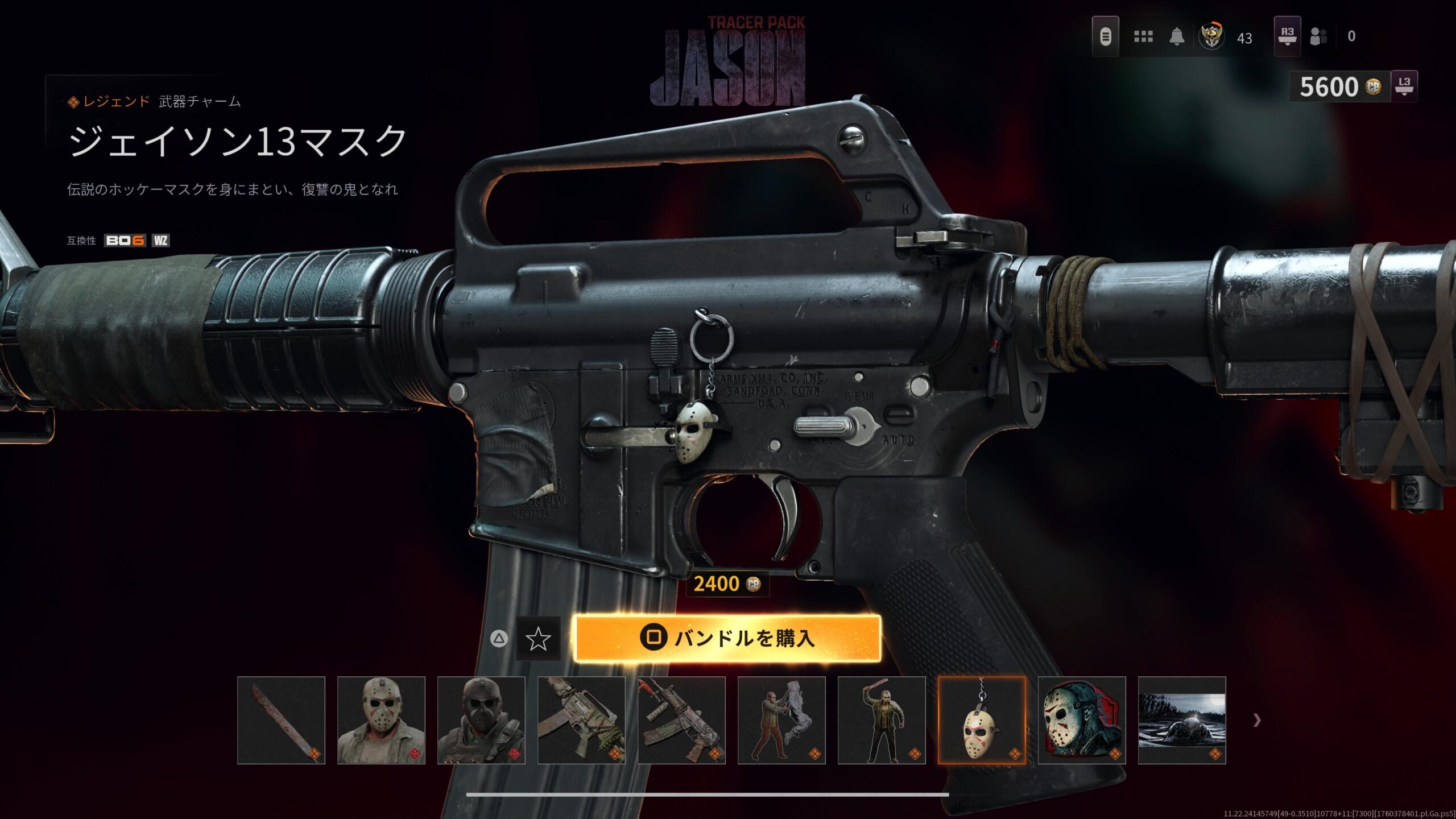Open the six-square grid menu icon
The image size is (1456, 819).
tap(1143, 37)
